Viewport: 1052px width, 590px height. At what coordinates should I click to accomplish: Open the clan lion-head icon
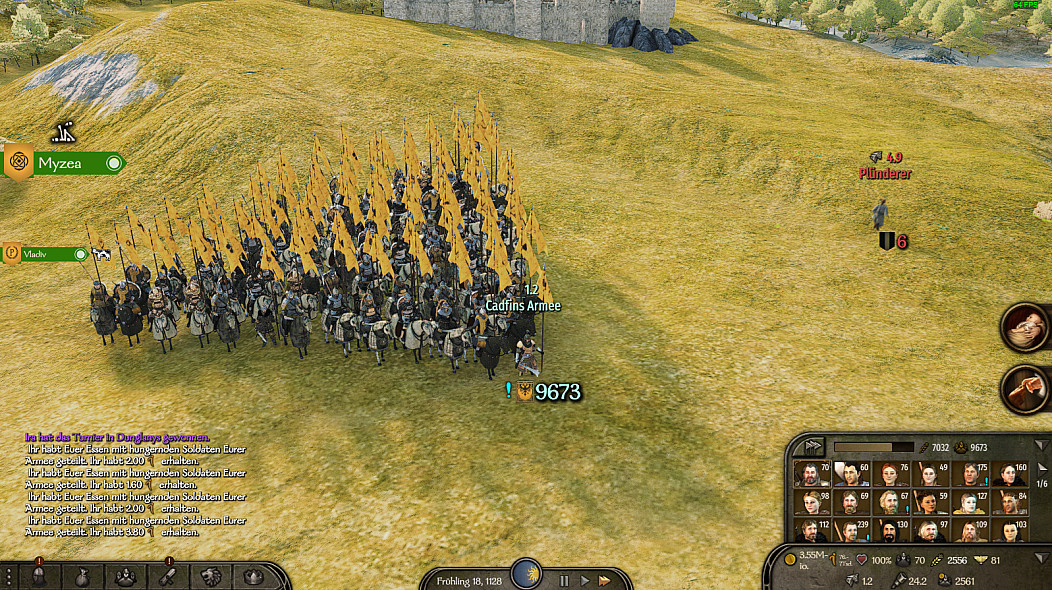coord(211,577)
